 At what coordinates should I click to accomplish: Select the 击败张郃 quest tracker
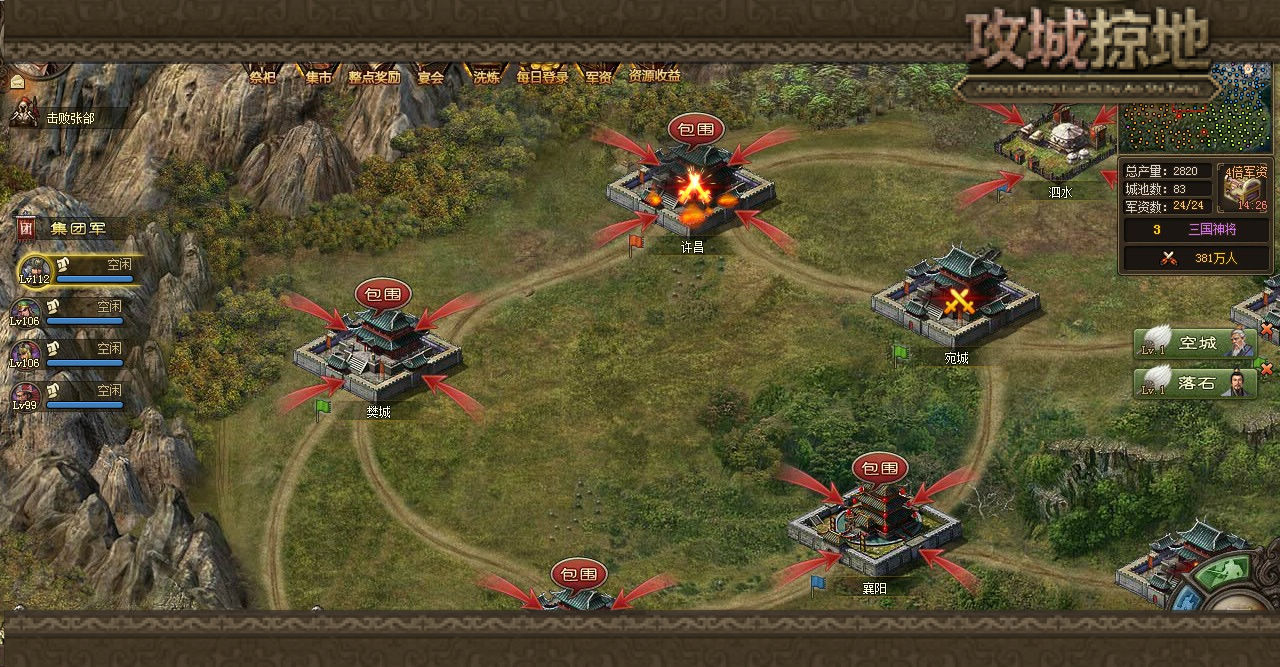pos(68,117)
